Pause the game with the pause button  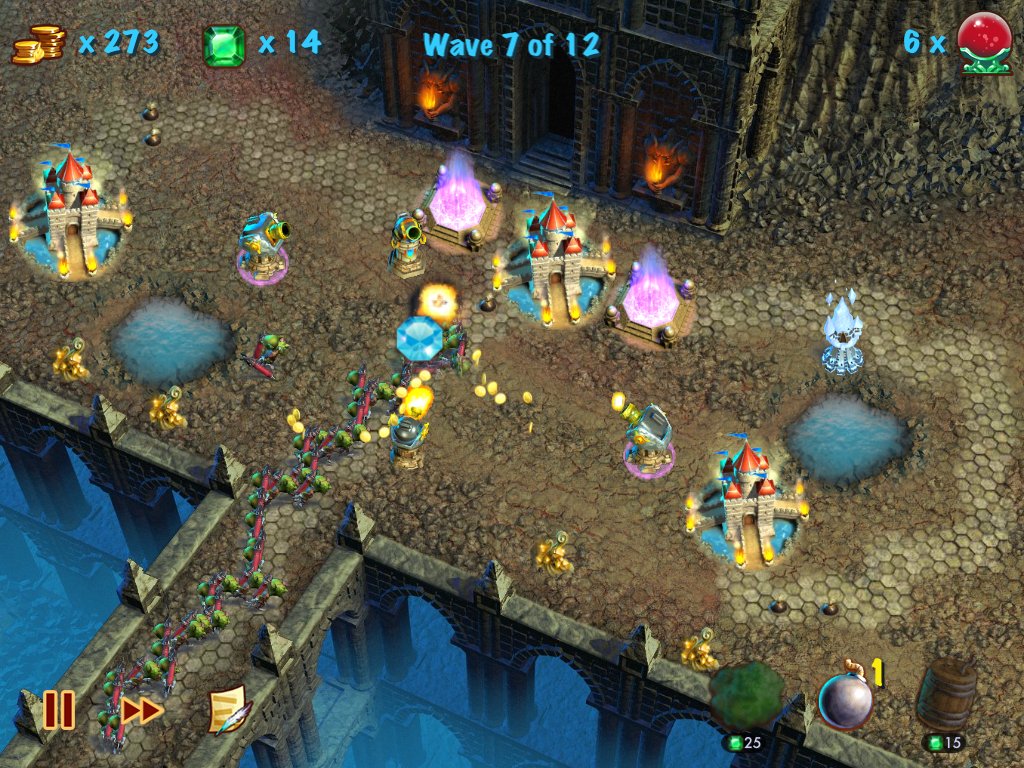click(x=58, y=710)
